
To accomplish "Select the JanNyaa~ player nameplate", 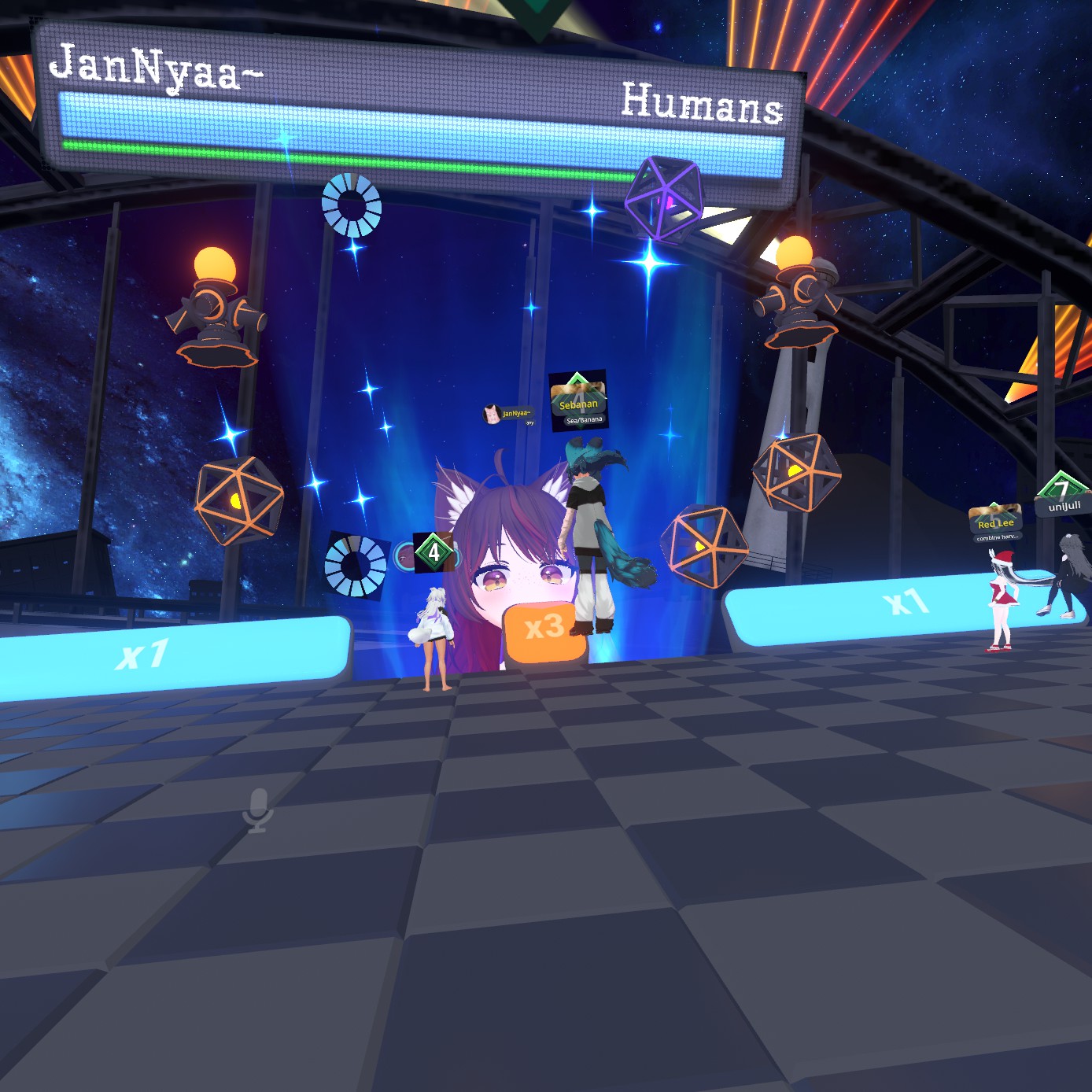I will [510, 414].
